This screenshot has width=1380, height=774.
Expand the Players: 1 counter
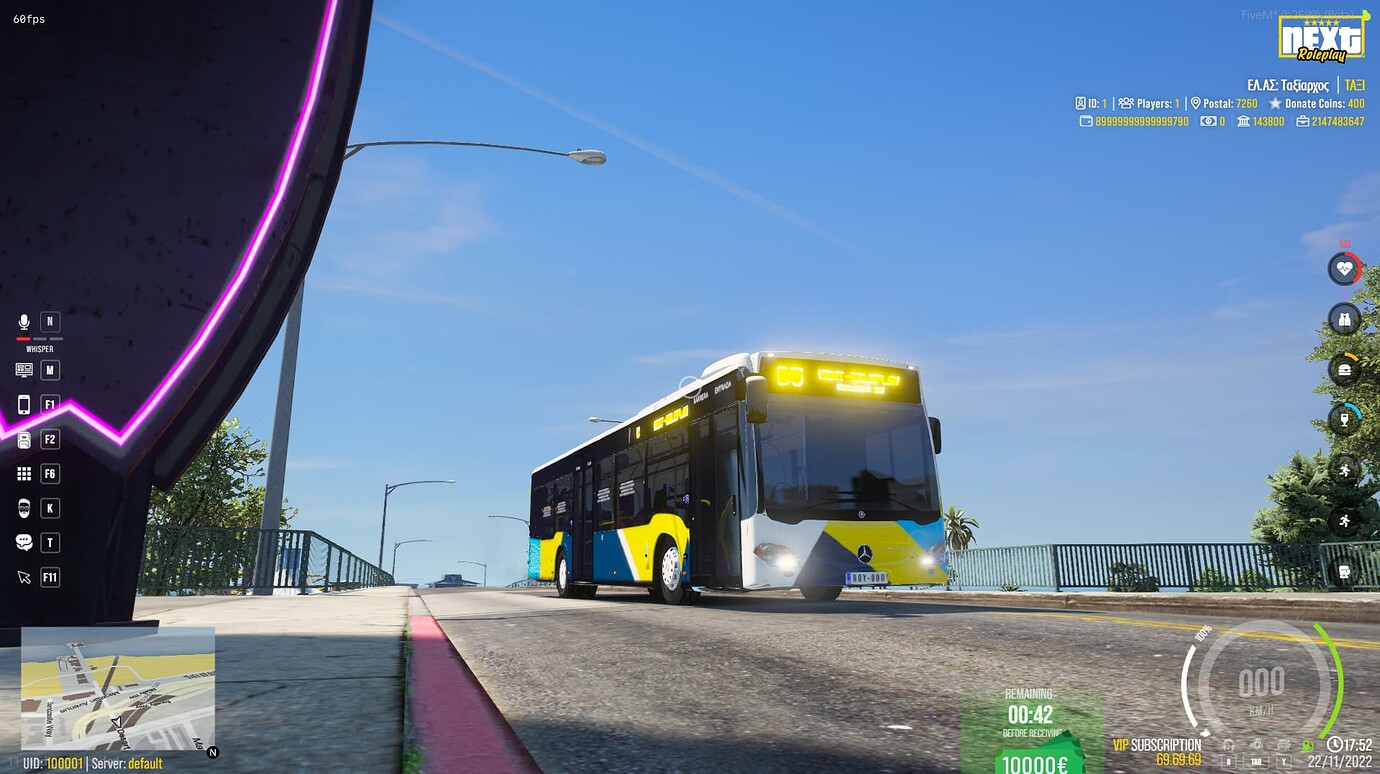pos(1152,103)
